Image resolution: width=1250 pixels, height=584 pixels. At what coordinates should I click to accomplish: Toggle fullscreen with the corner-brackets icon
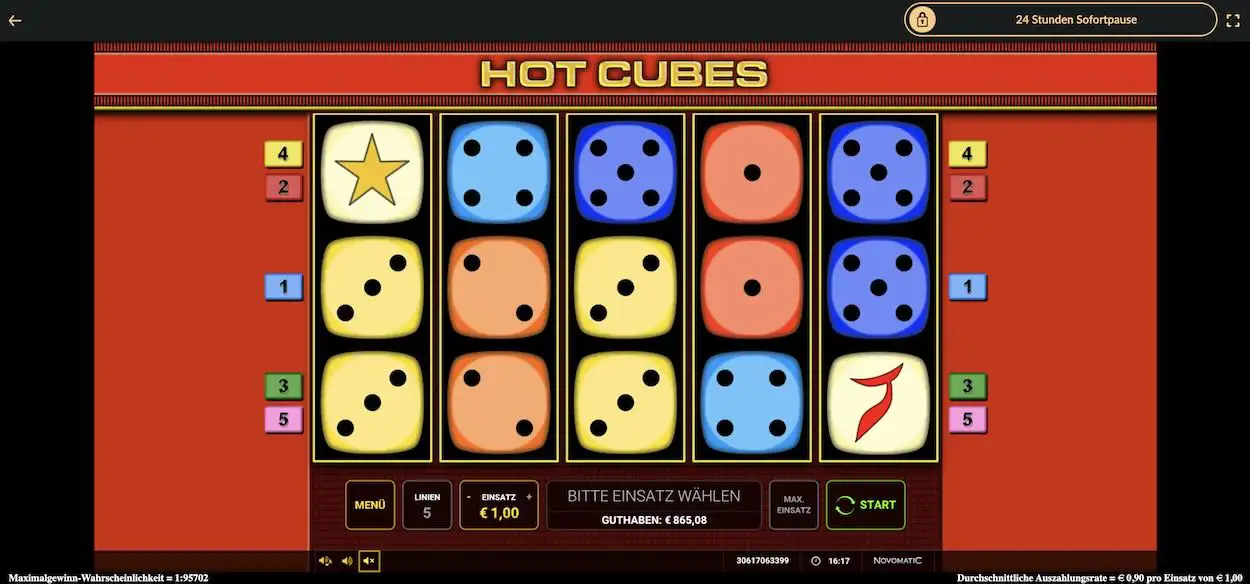1232,20
